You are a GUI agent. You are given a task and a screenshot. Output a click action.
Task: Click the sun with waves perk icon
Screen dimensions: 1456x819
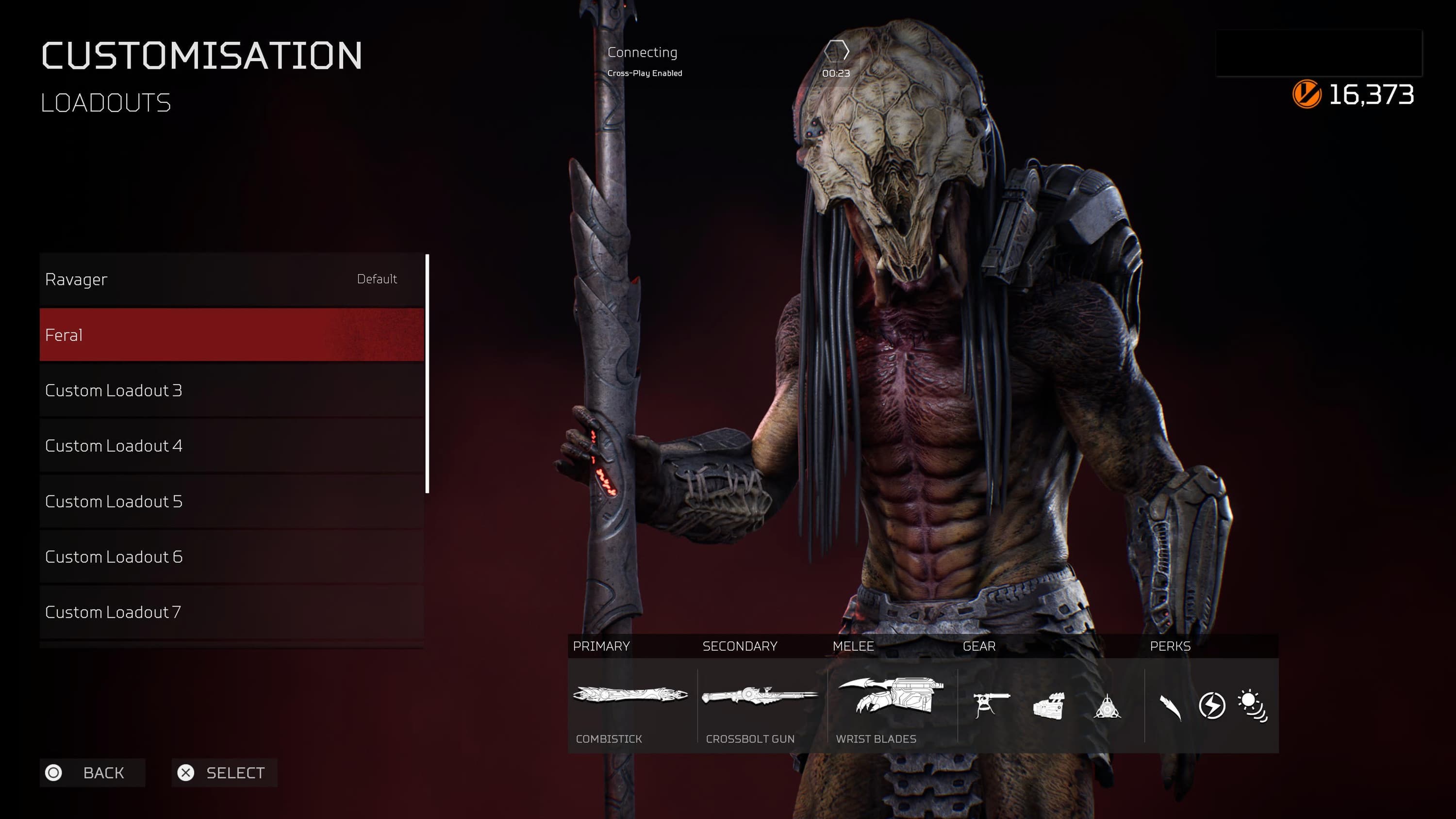pyautogui.click(x=1253, y=705)
